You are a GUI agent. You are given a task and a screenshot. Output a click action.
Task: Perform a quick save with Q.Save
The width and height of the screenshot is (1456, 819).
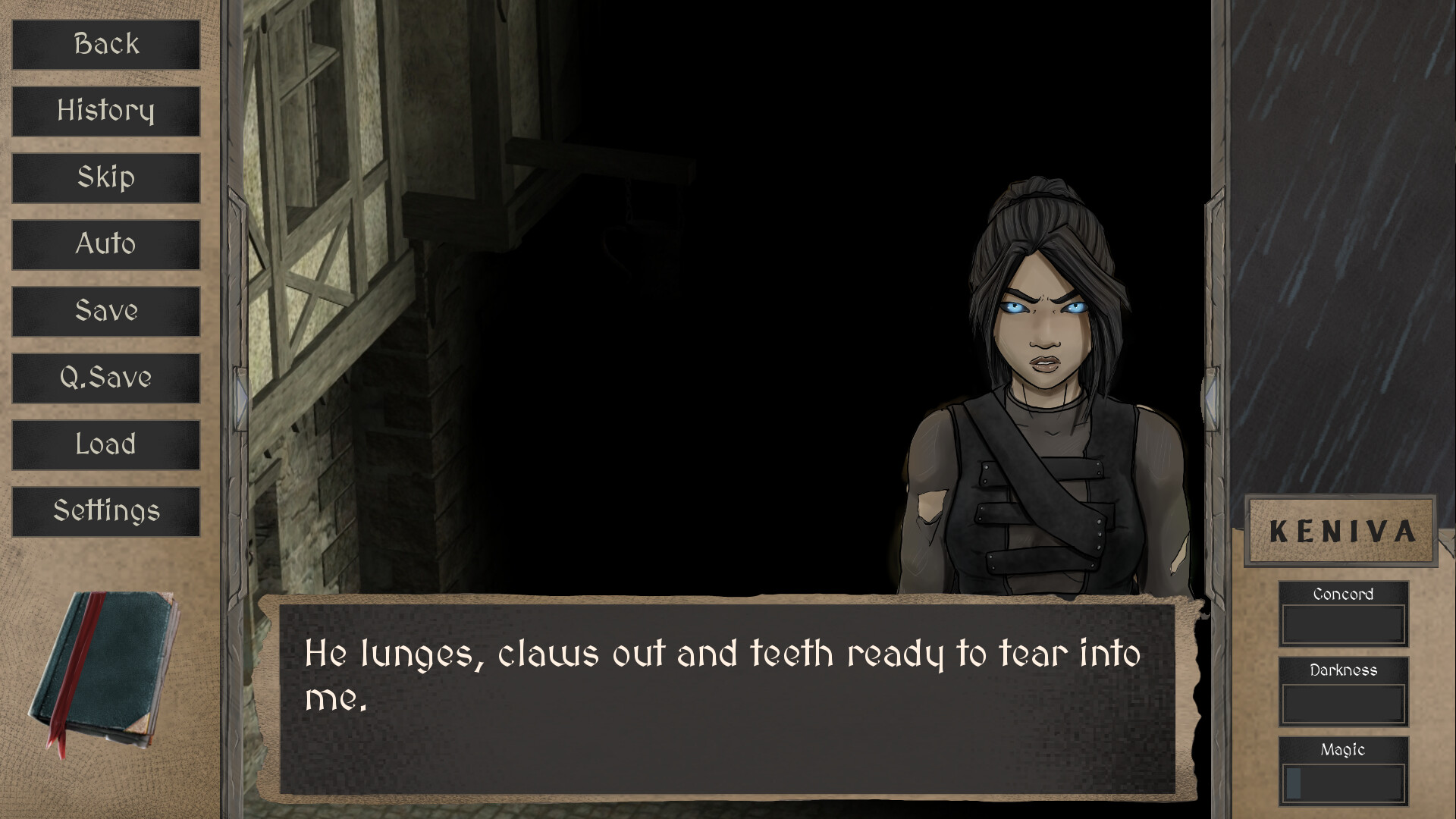pos(106,378)
